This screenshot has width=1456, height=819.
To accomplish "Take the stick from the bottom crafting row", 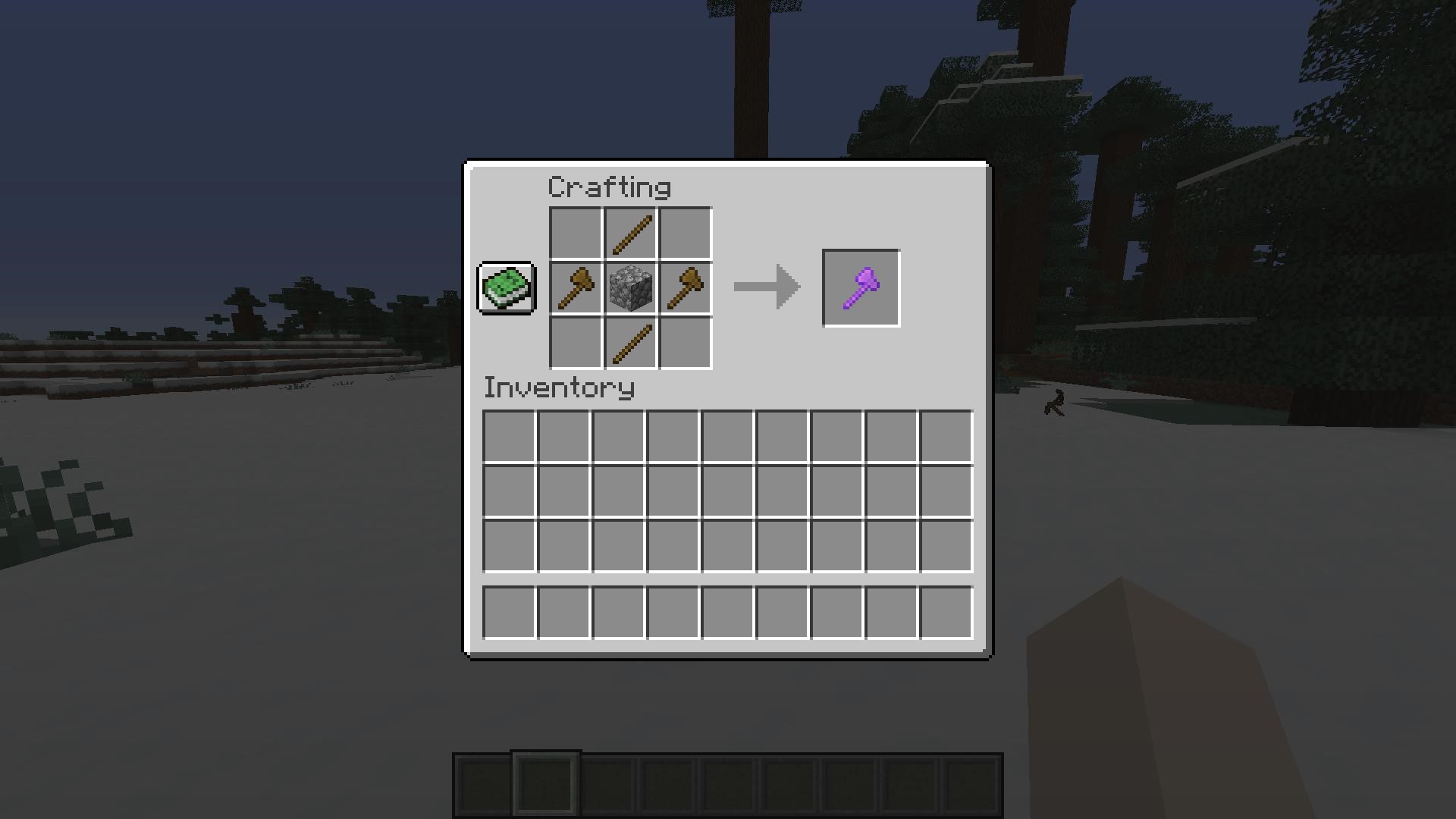I will click(x=629, y=343).
